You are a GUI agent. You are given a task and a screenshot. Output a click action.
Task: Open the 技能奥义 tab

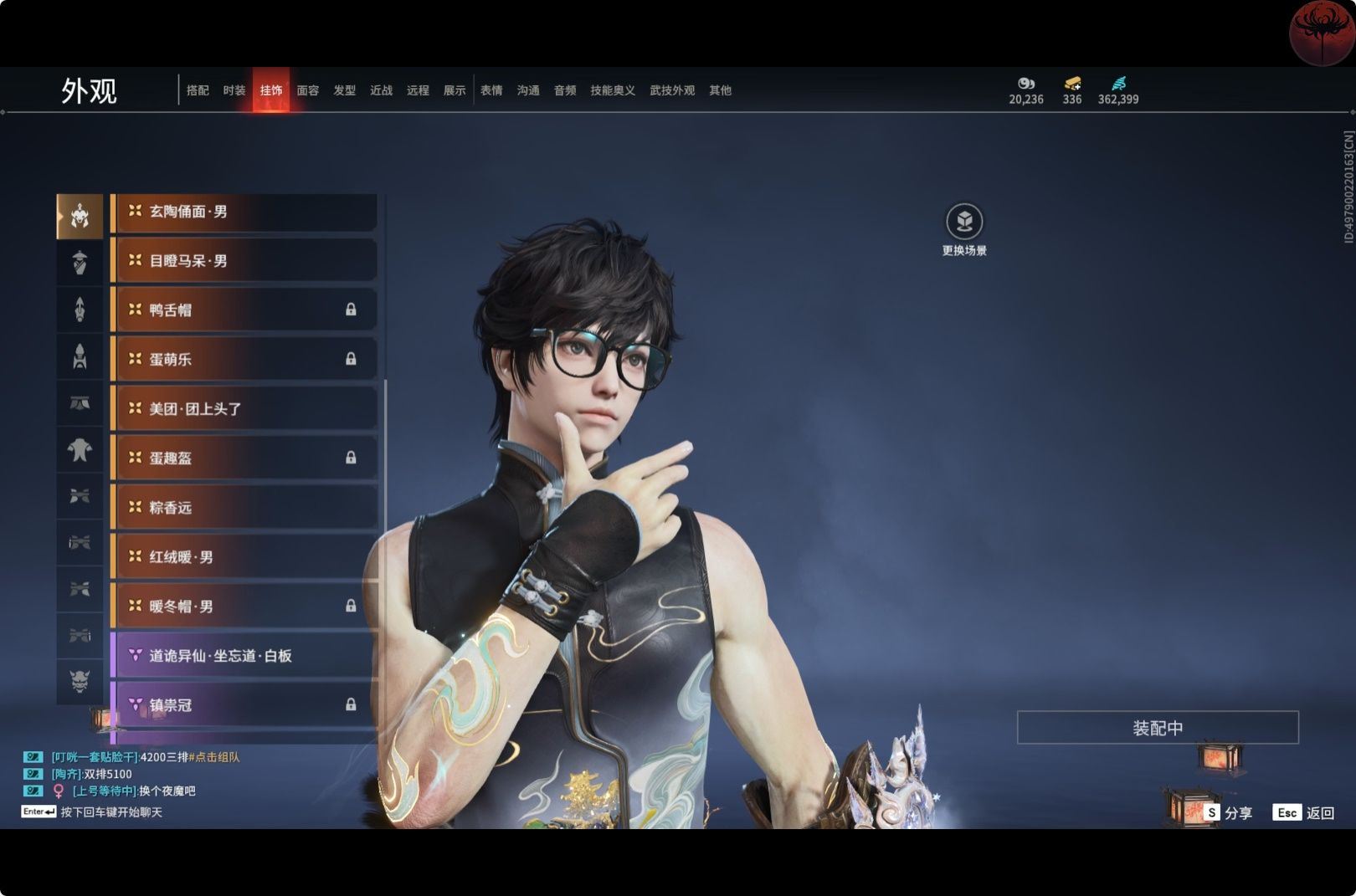613,90
